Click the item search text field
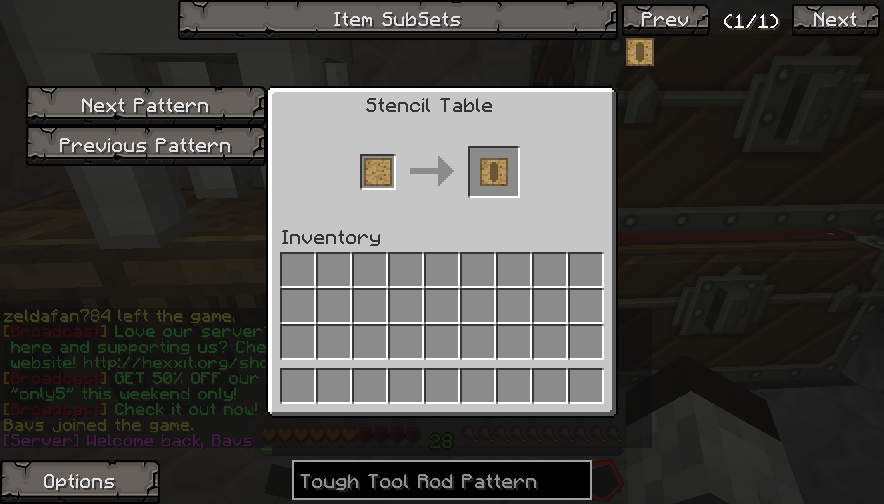Image resolution: width=884 pixels, height=504 pixels. tap(441, 481)
